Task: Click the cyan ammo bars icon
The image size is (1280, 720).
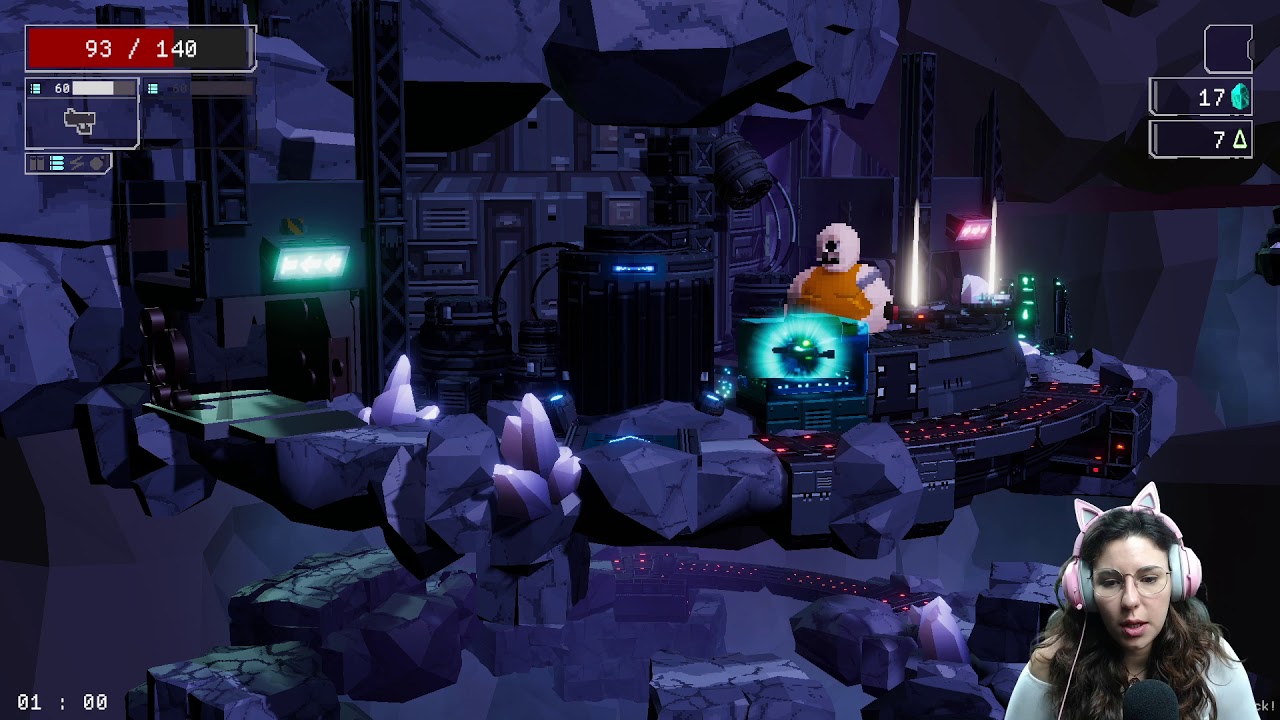Action: [57, 163]
